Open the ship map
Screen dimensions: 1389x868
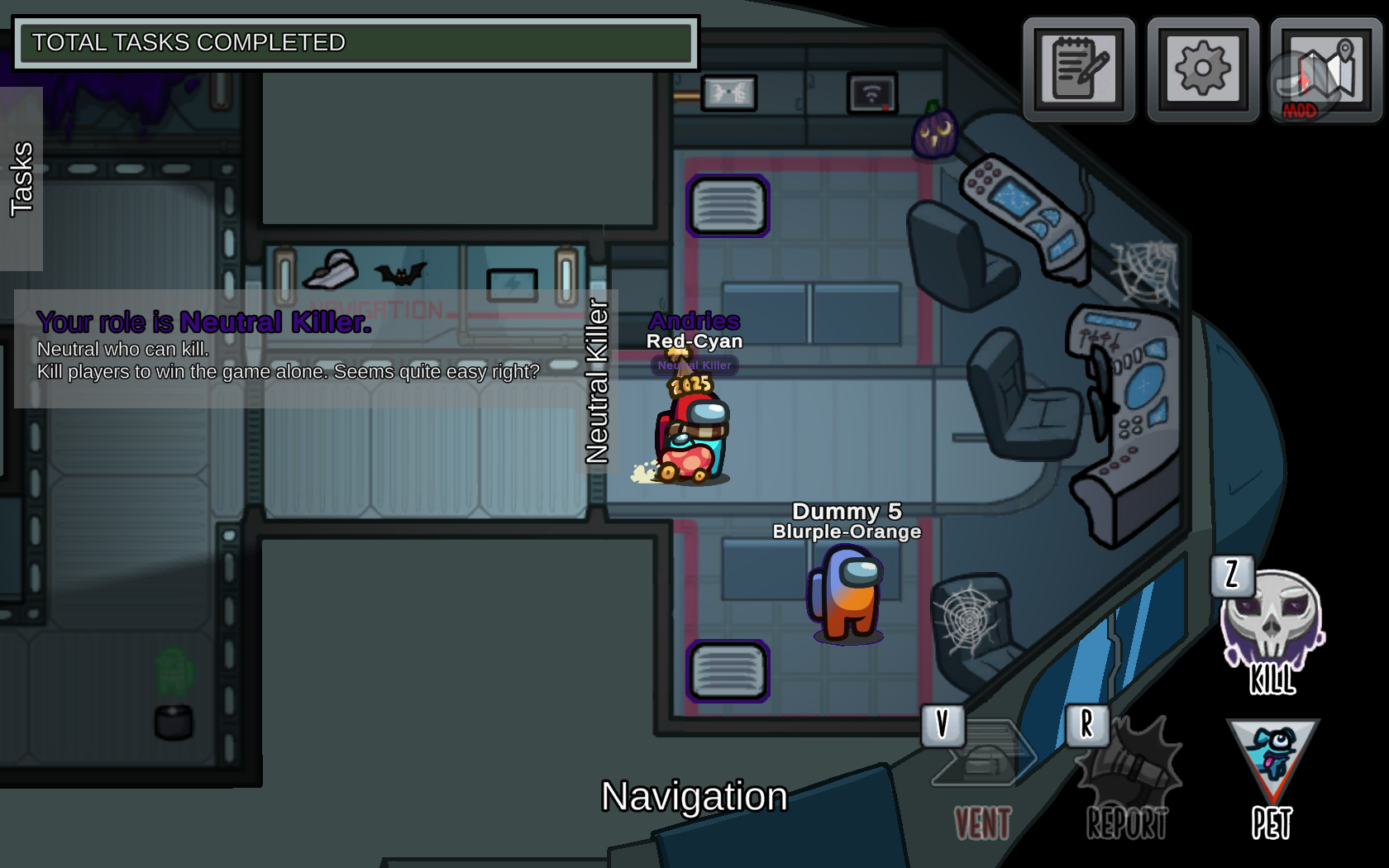1325,71
